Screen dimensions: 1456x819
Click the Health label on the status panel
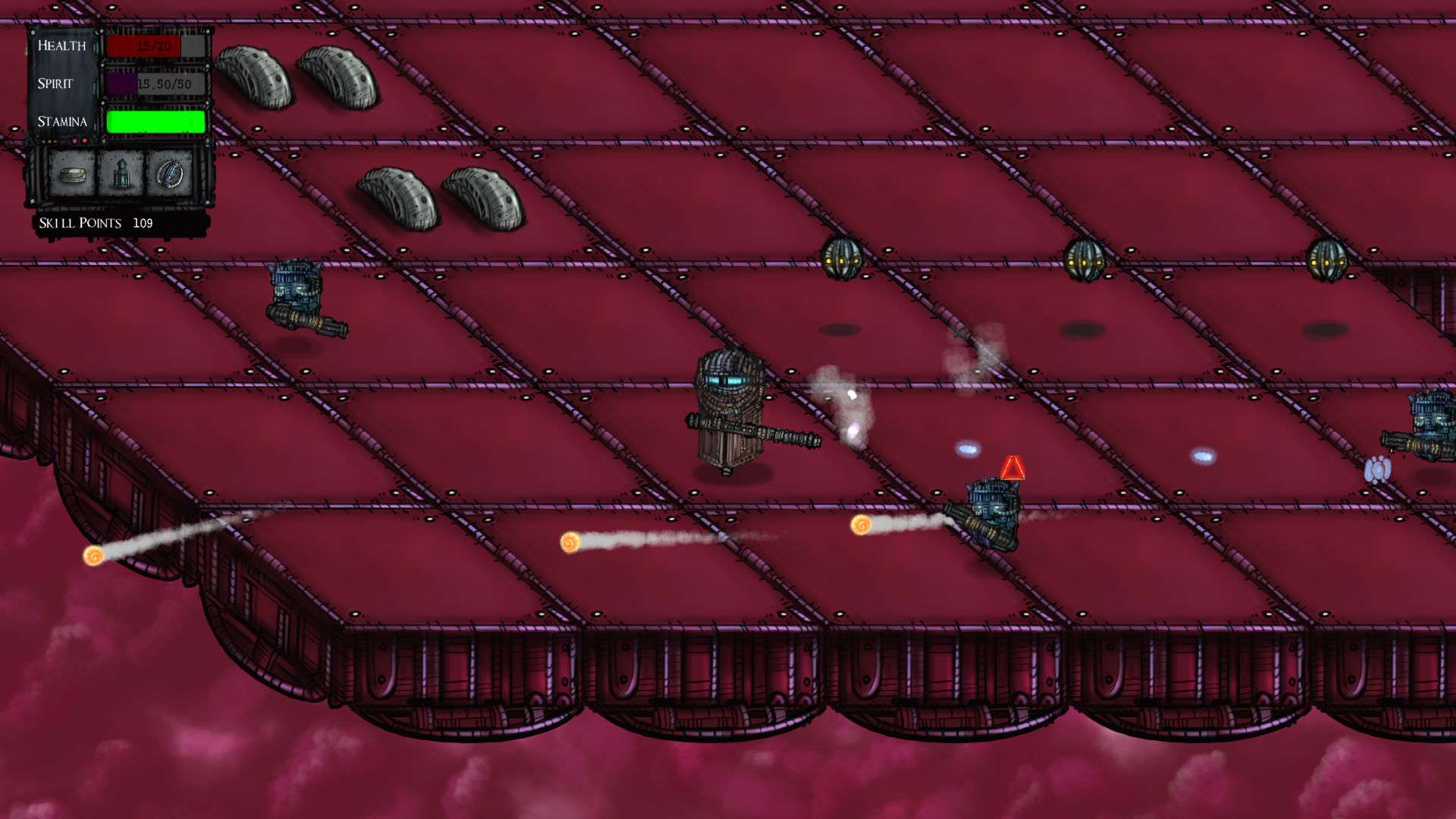click(x=62, y=46)
